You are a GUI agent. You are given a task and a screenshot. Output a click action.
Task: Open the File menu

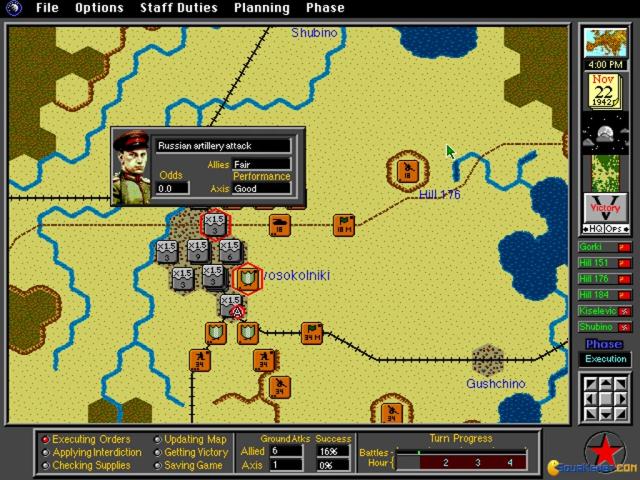coord(46,8)
